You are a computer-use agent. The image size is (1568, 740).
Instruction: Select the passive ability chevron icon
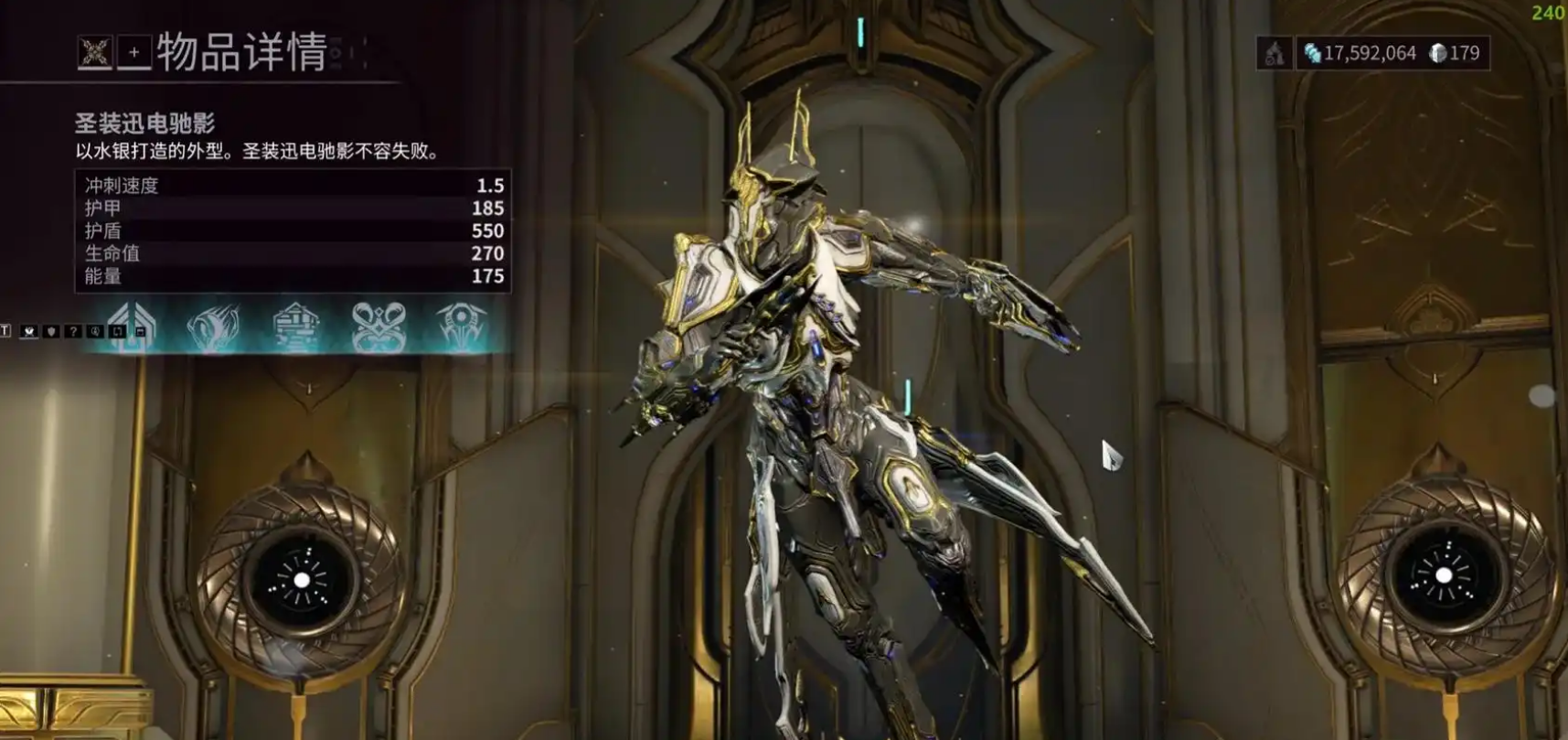point(132,326)
